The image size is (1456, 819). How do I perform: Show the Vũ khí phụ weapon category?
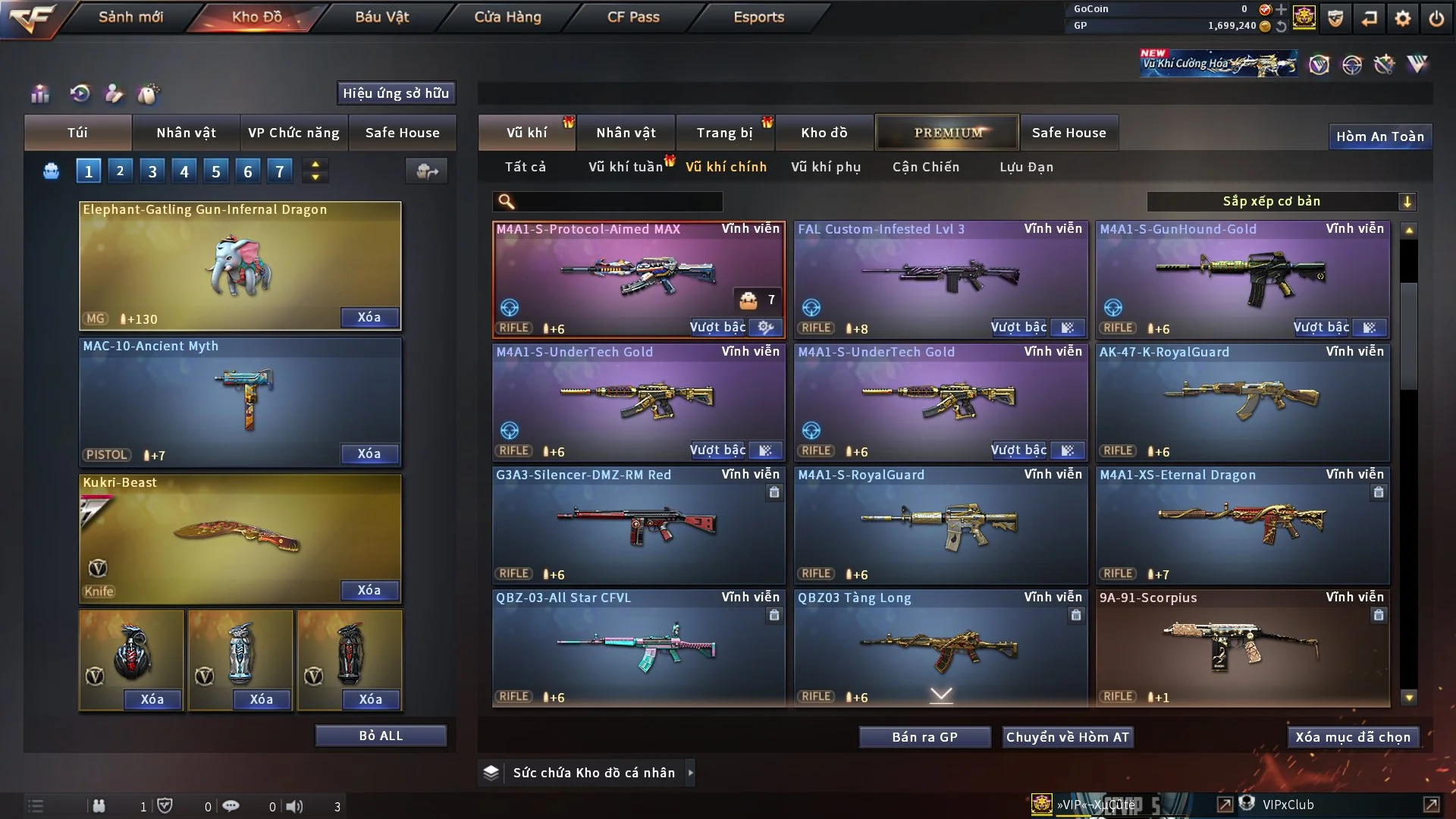tap(825, 167)
